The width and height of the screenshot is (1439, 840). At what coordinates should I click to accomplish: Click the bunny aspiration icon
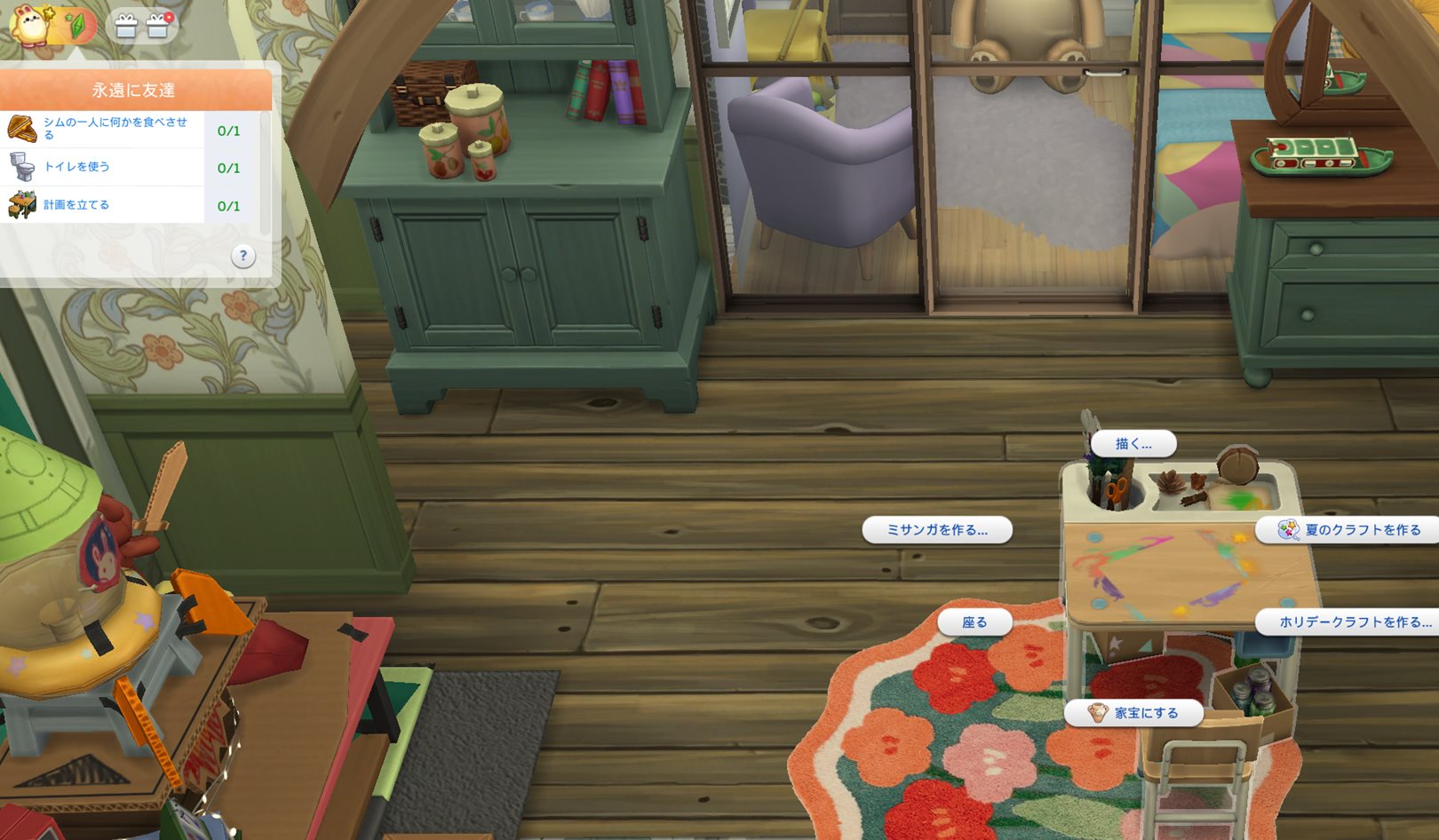pyautogui.click(x=30, y=24)
